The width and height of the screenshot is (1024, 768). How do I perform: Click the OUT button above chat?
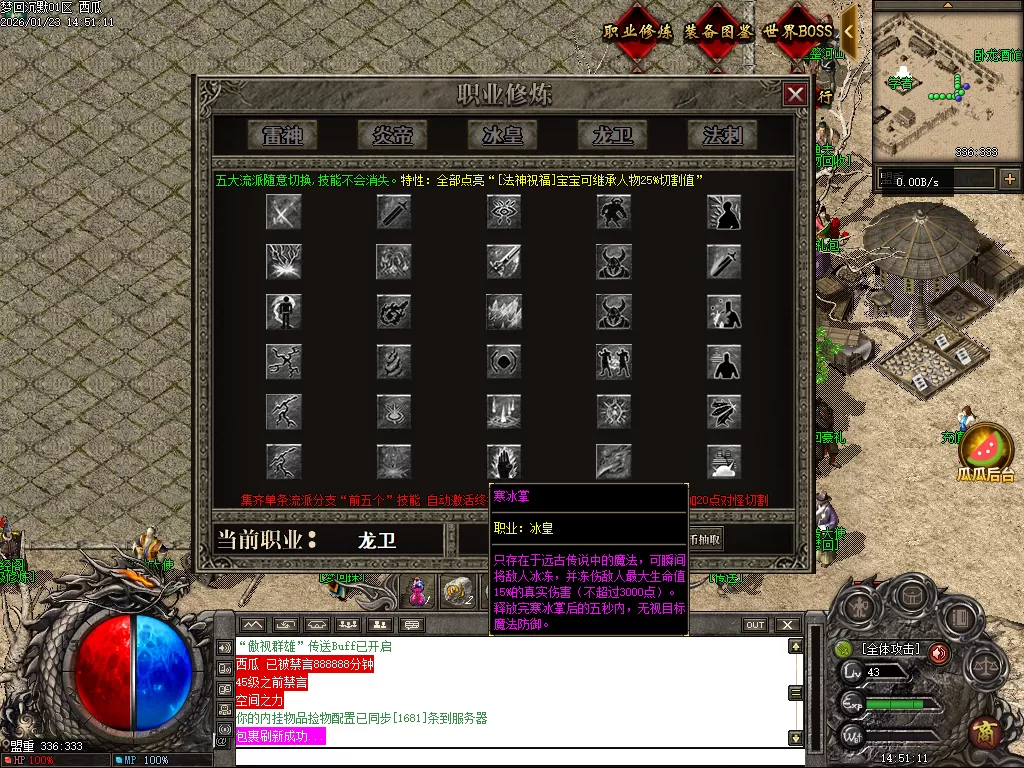tap(755, 625)
